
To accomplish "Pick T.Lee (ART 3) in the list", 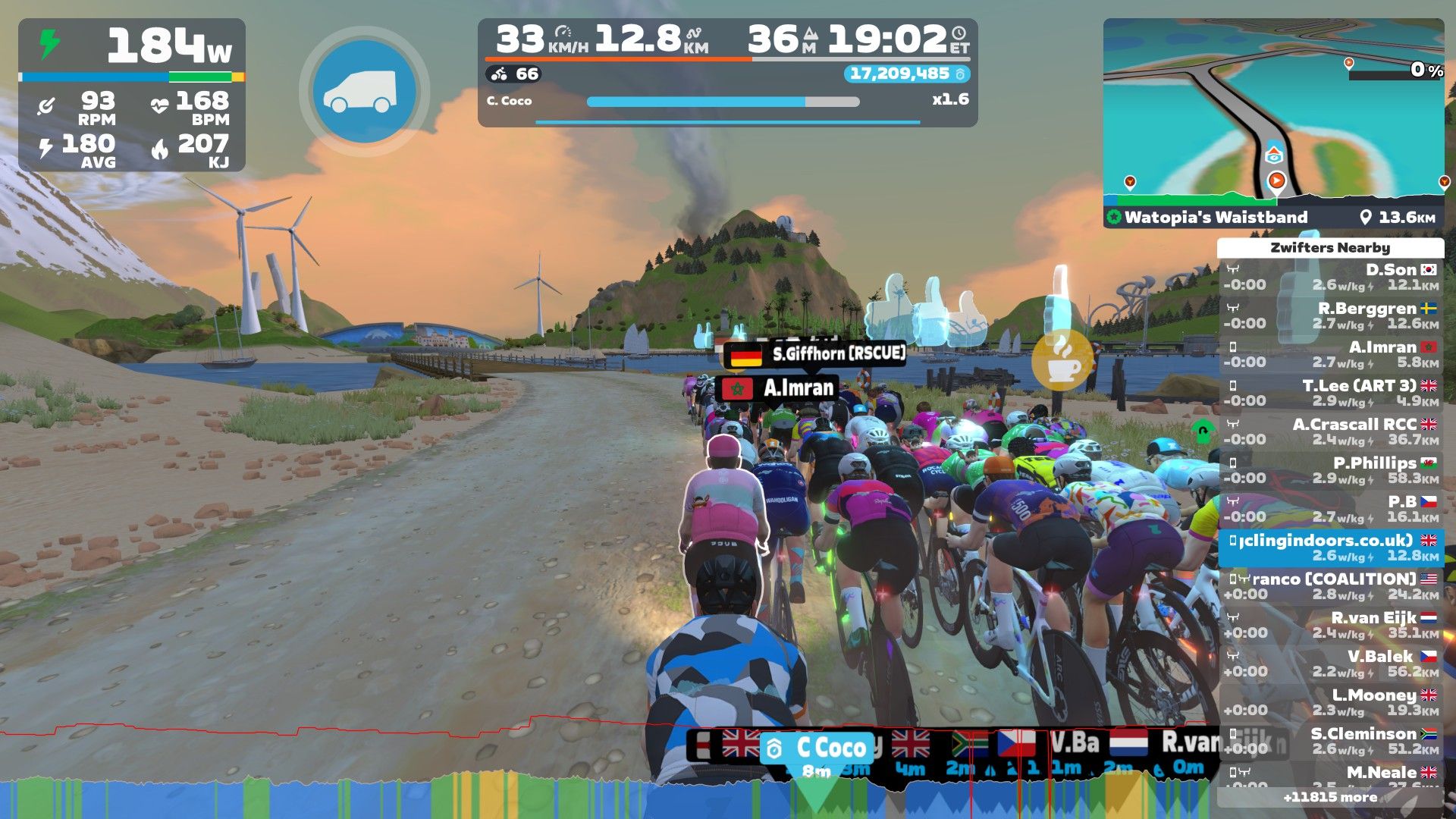I will (x=1331, y=393).
